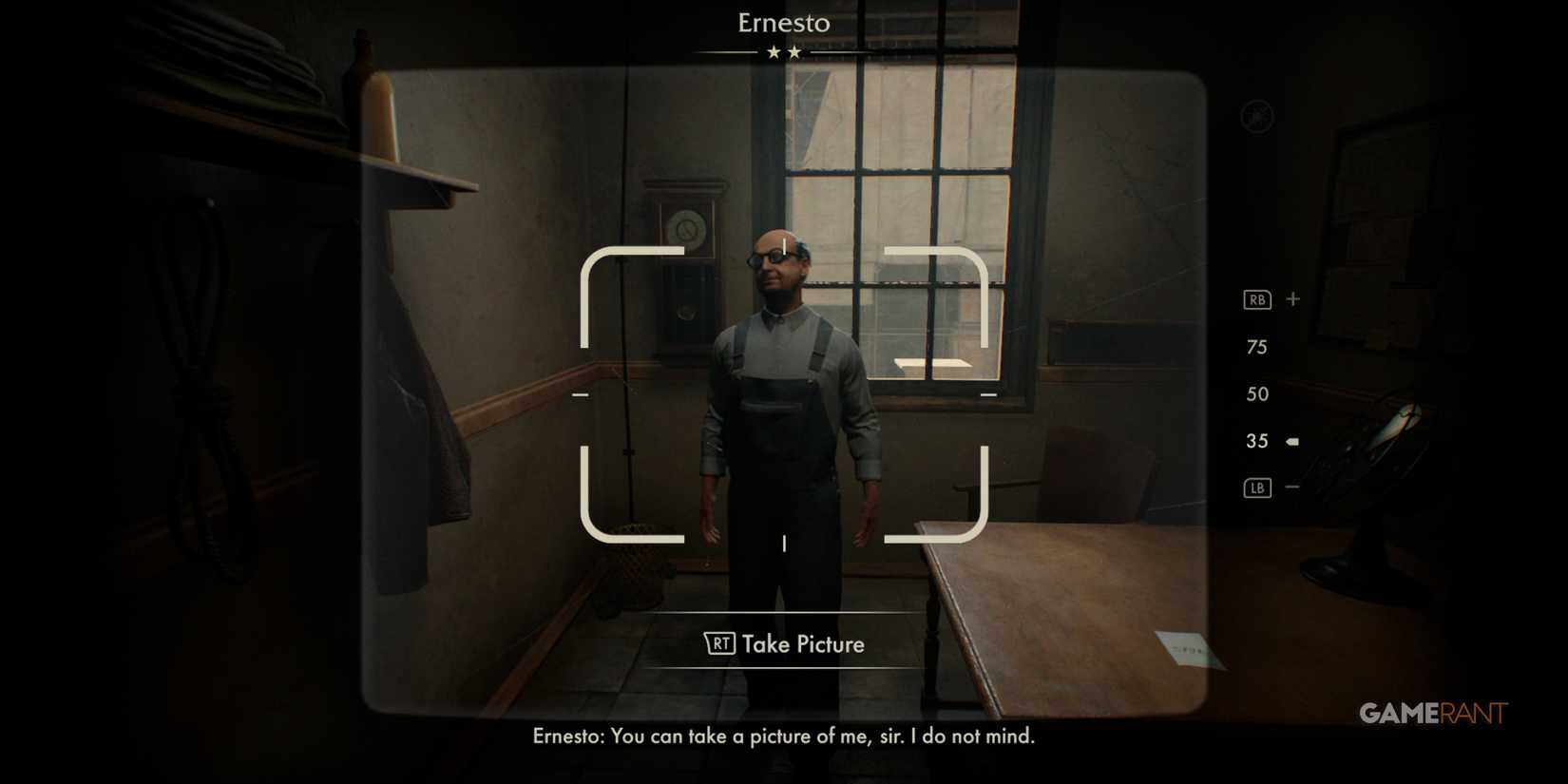Viewport: 1568px width, 784px height.
Task: Click the minus icon beside the LB prompt
Action: [1292, 488]
